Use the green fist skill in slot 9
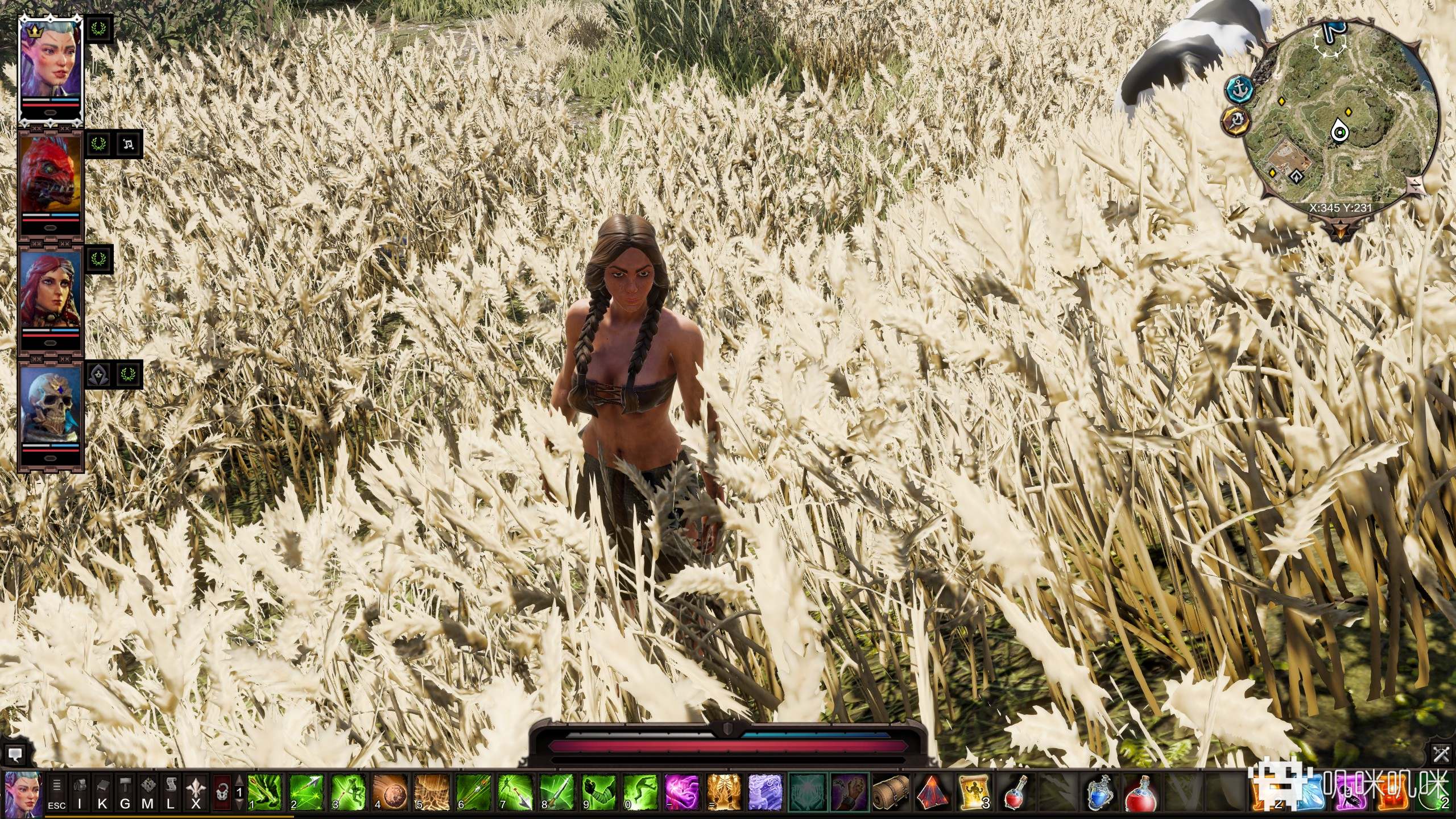 click(599, 793)
